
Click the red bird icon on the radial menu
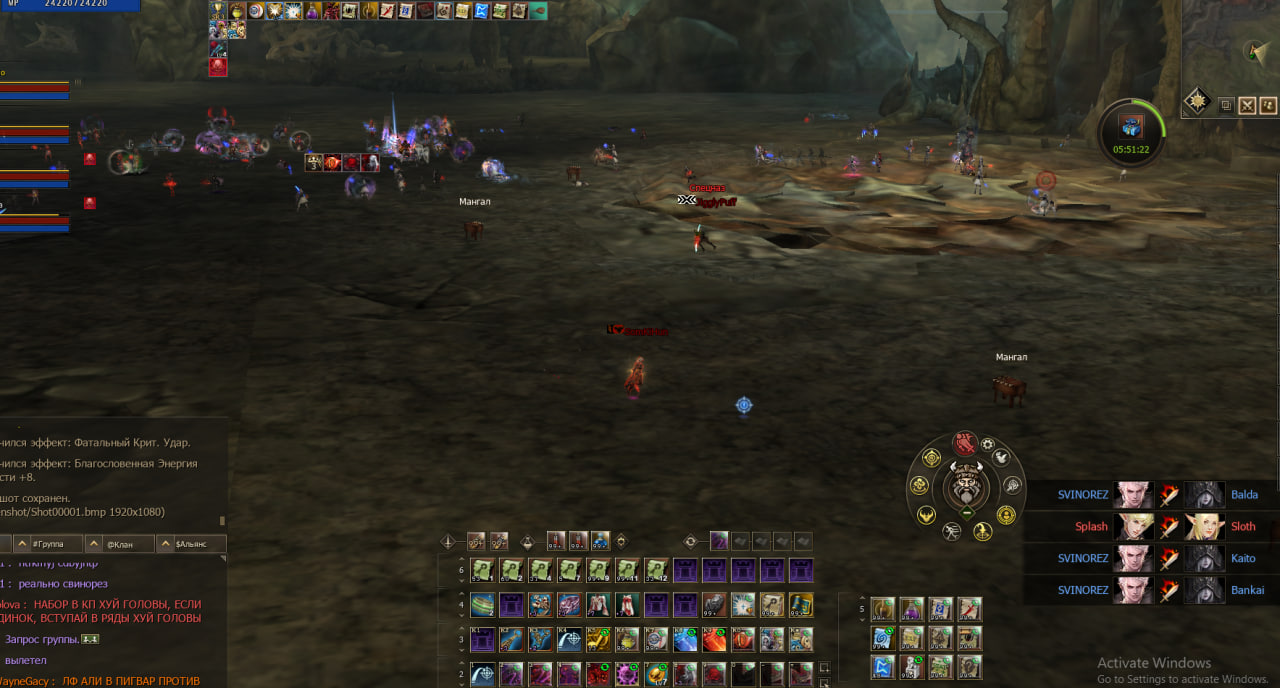[x=964, y=443]
